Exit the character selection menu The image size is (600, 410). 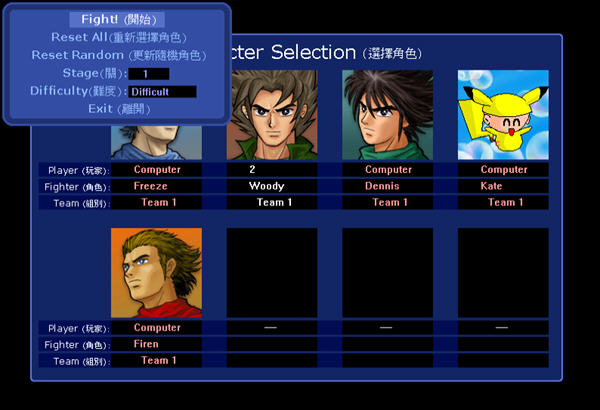(117, 109)
